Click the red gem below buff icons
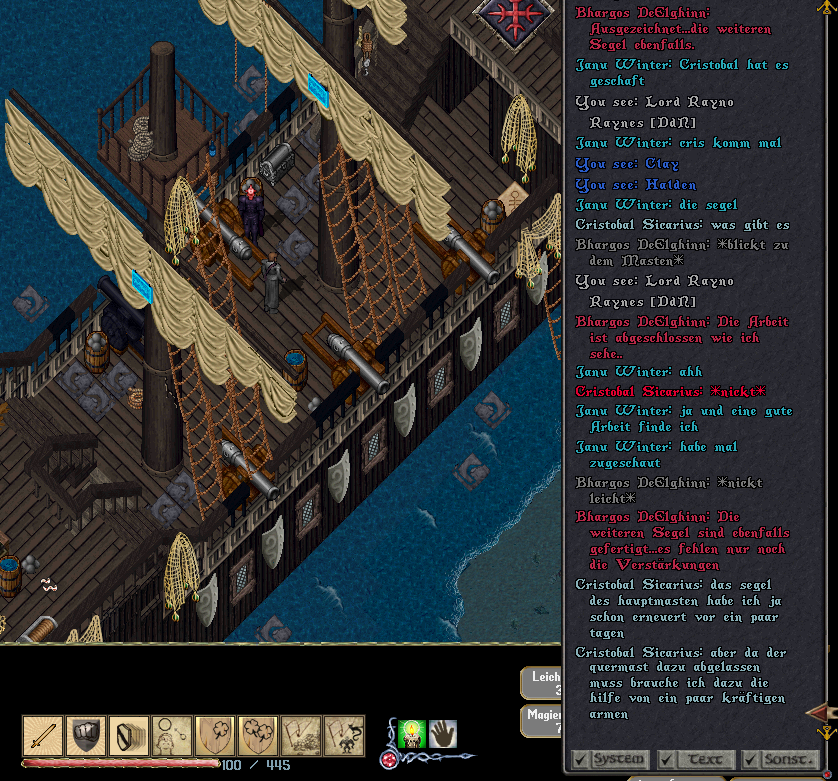The height and width of the screenshot is (781, 838). (x=387, y=759)
